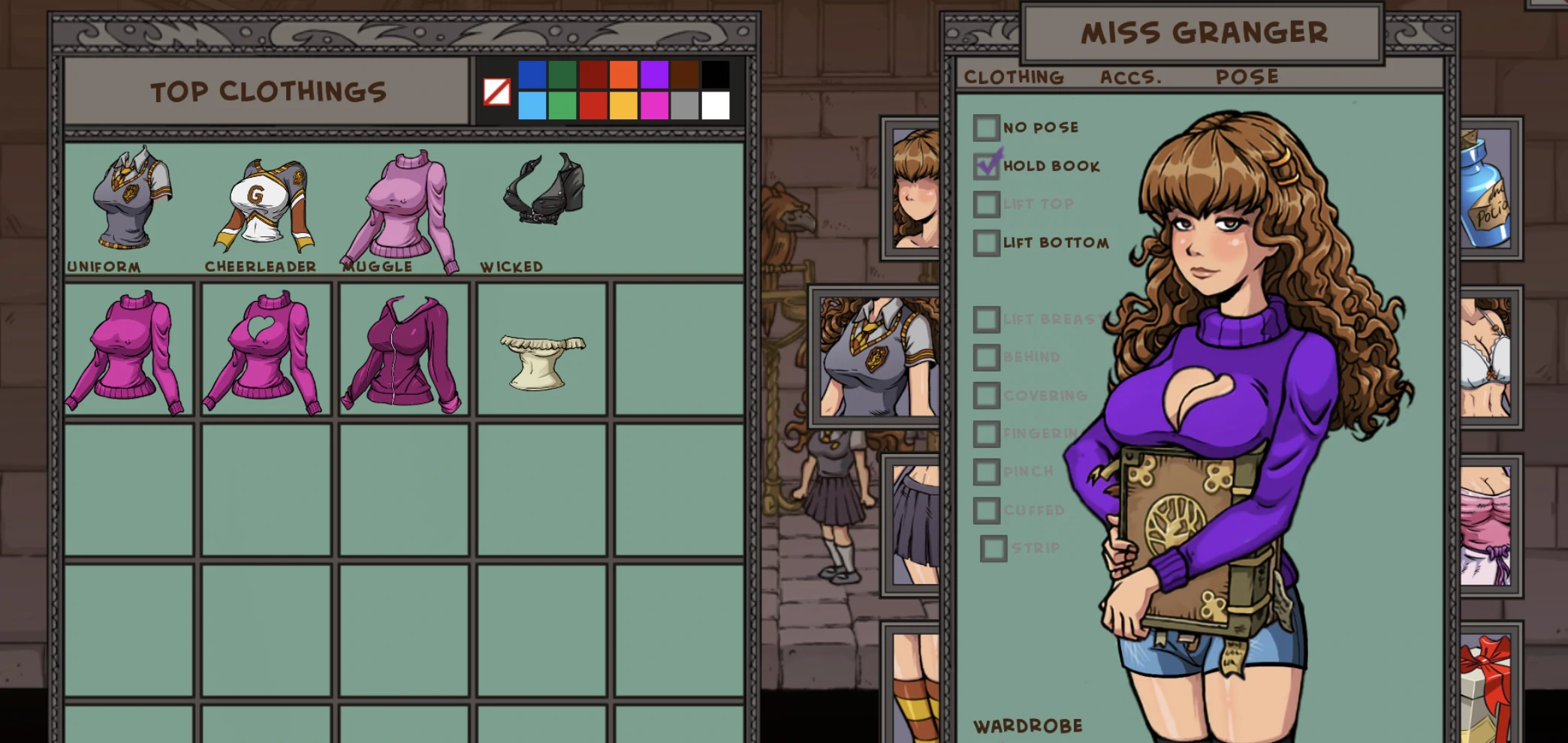Uncheck the Hold Book pose
The width and height of the screenshot is (1568, 743).
coord(987,166)
